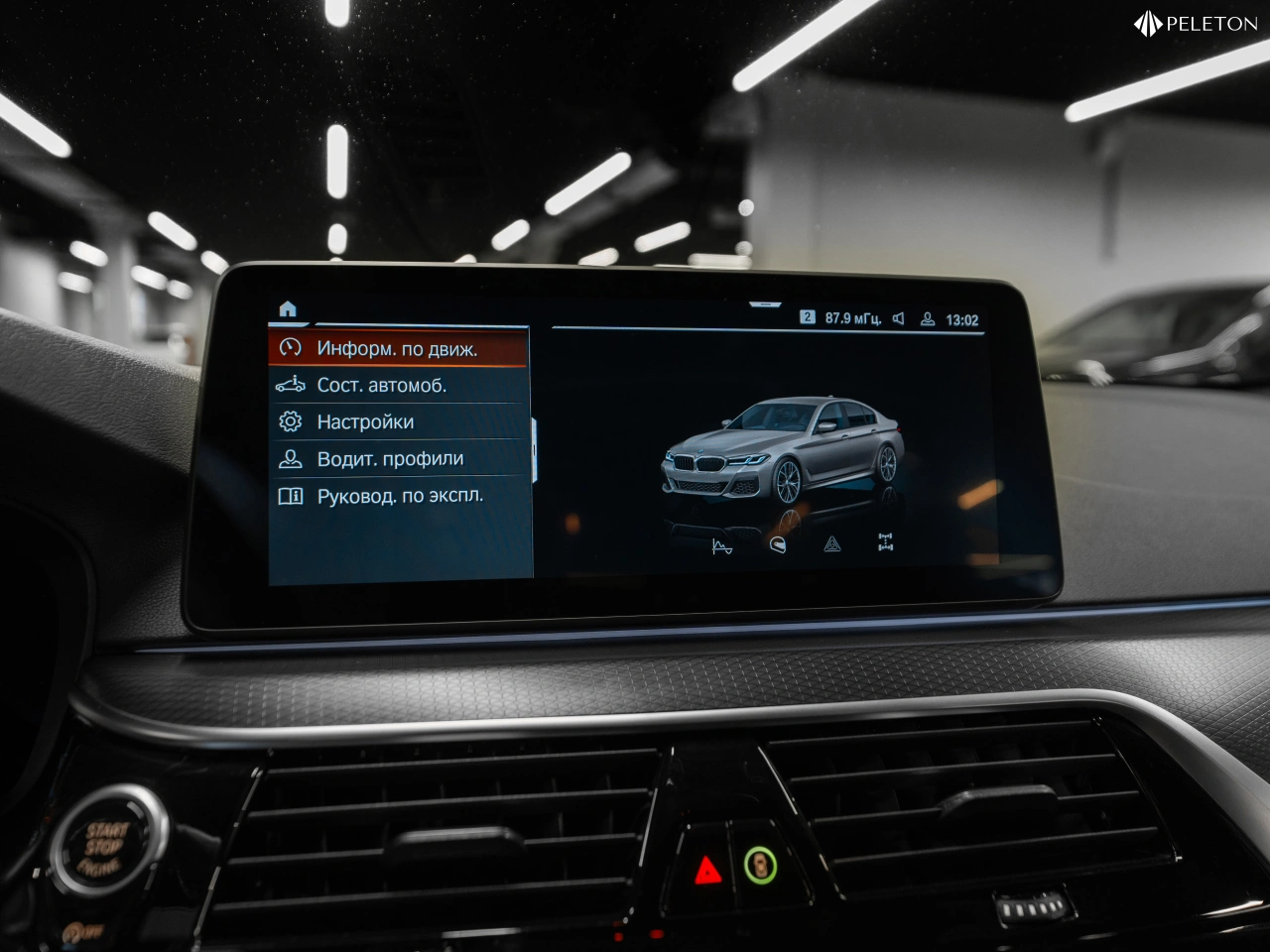Open Руковод. по экспл. owner's manual

pyautogui.click(x=400, y=496)
